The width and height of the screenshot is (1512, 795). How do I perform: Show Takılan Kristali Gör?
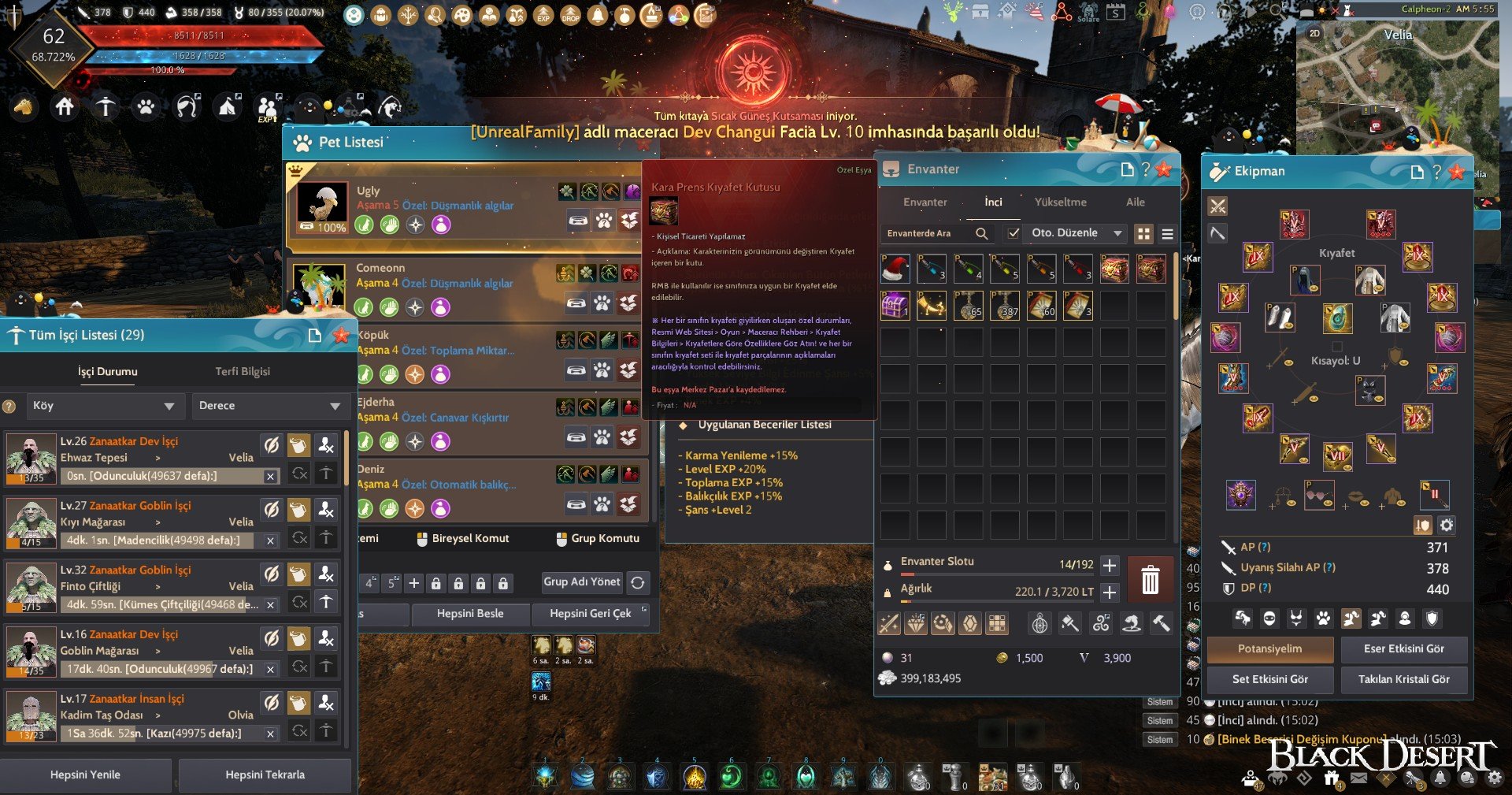pyautogui.click(x=1403, y=679)
